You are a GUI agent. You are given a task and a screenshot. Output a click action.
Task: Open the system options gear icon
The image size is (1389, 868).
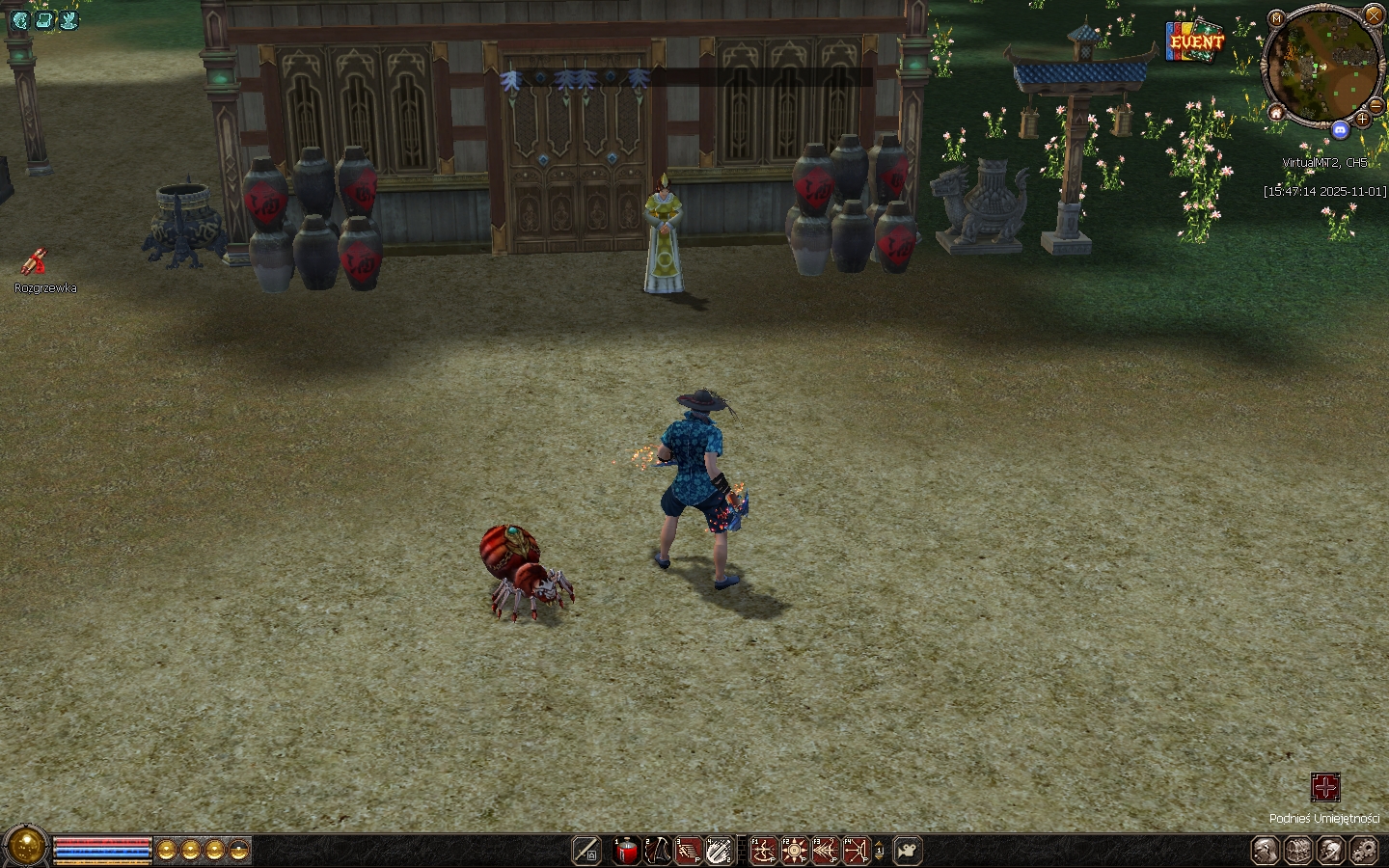(1364, 851)
